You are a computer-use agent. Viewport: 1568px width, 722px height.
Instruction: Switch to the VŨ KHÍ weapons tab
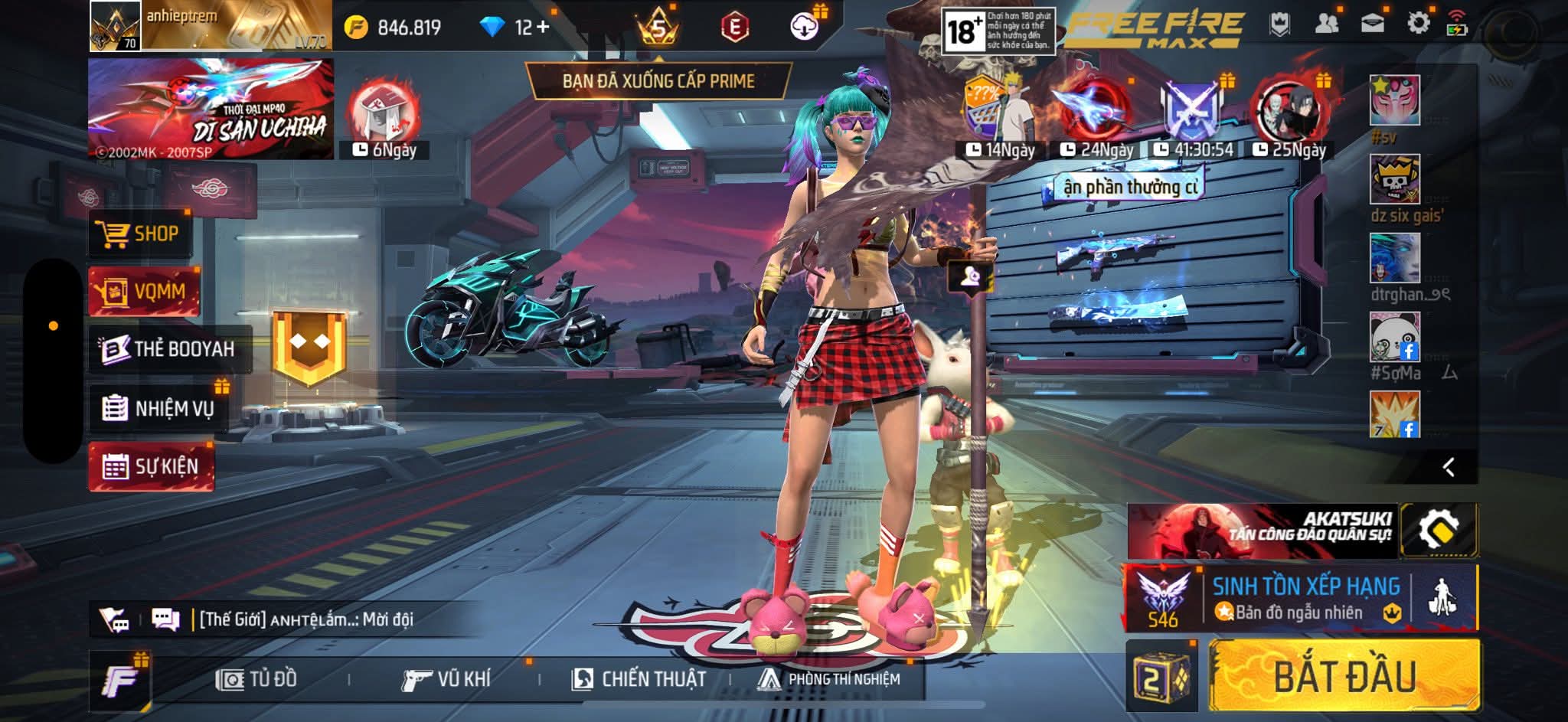coord(446,679)
